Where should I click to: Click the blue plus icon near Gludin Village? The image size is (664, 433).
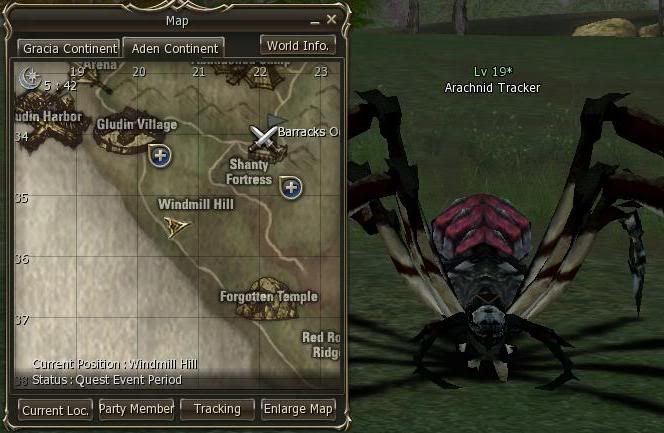pos(158,155)
